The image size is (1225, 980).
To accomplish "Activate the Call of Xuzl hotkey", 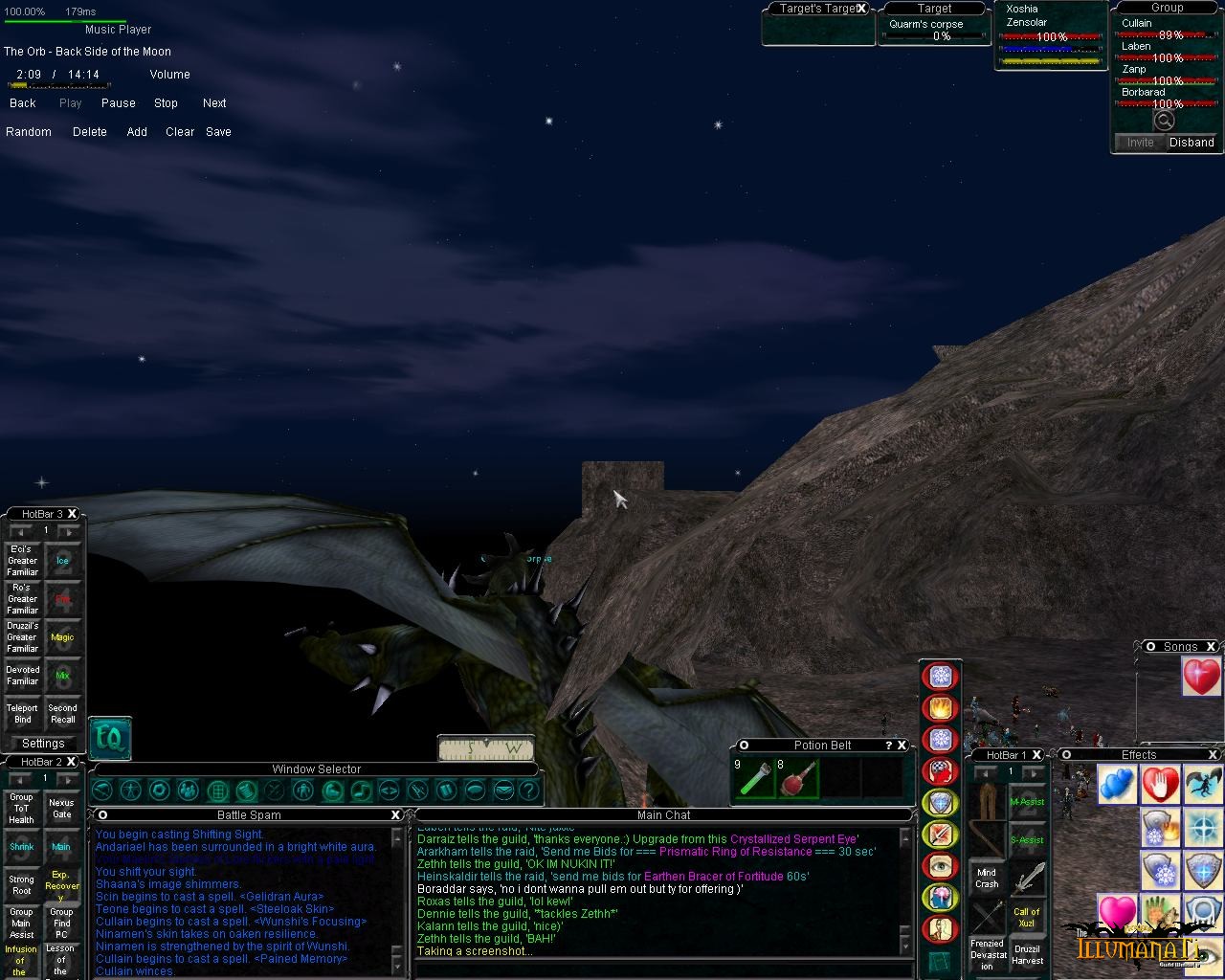I will click(1027, 917).
